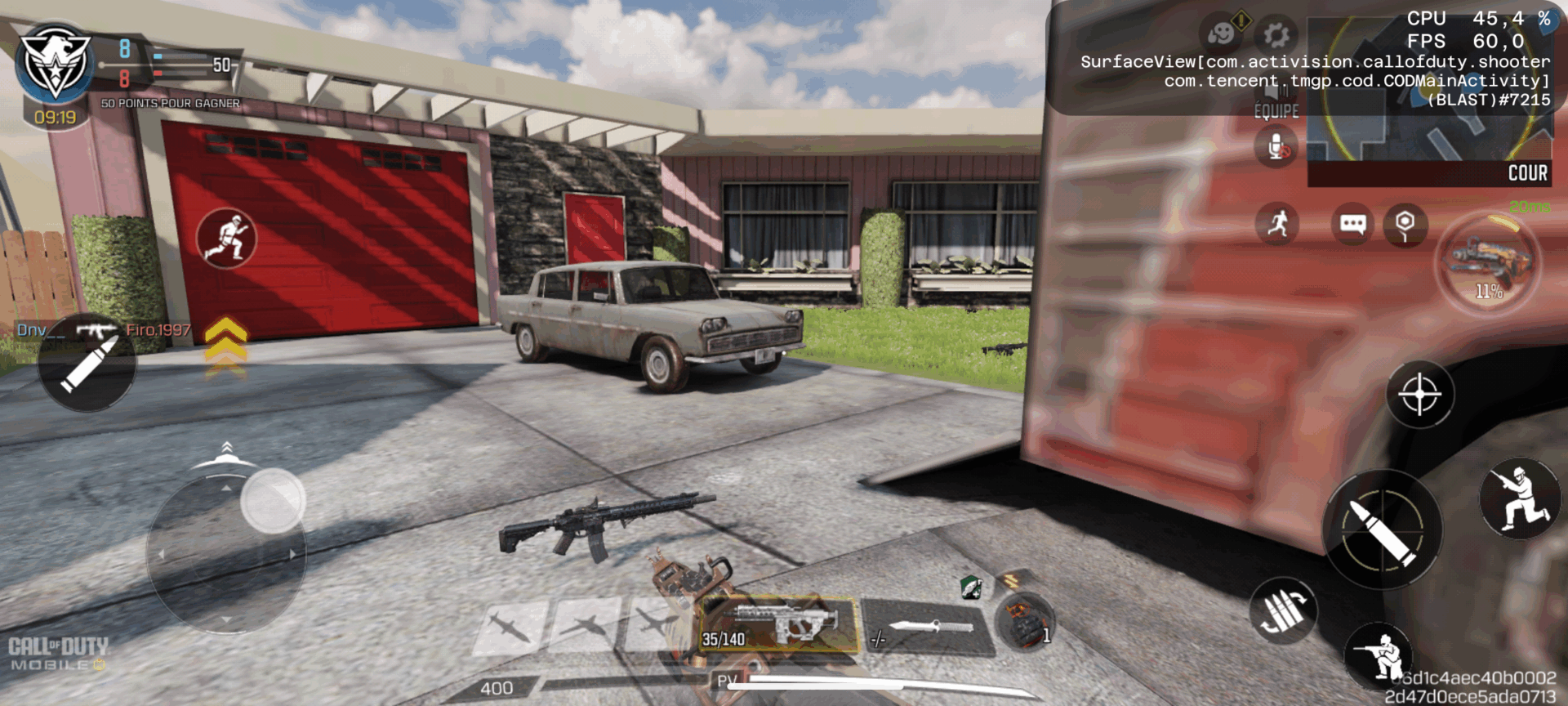
Task: Tap the location ping marker icon
Action: [1405, 225]
